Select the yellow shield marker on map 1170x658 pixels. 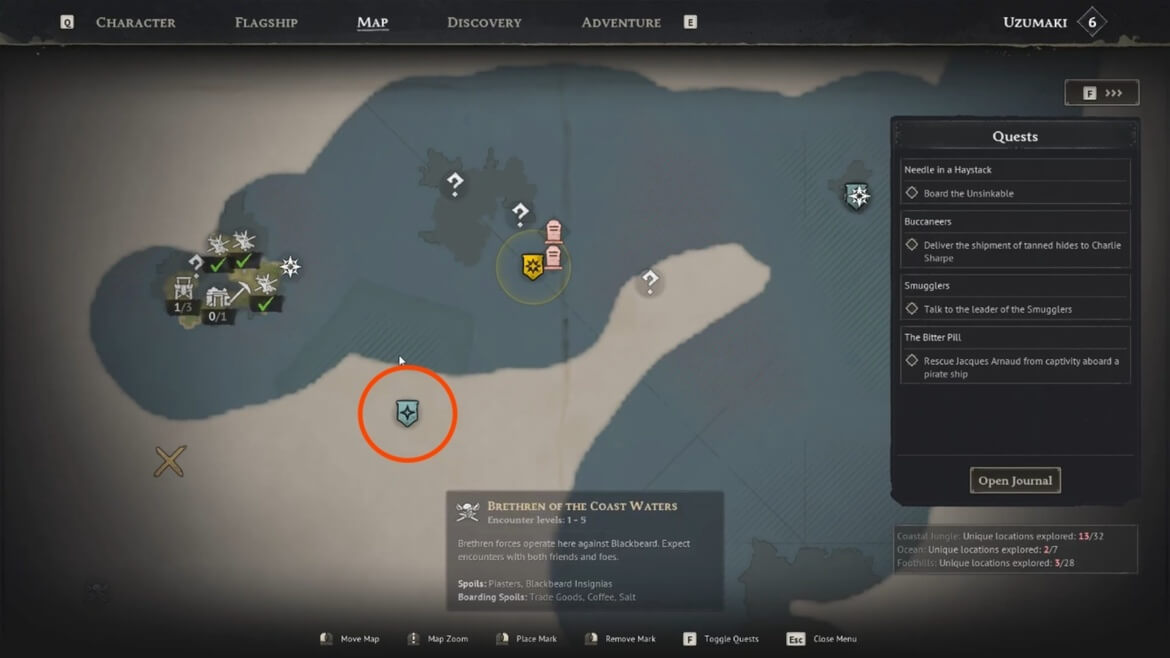pyautogui.click(x=533, y=267)
